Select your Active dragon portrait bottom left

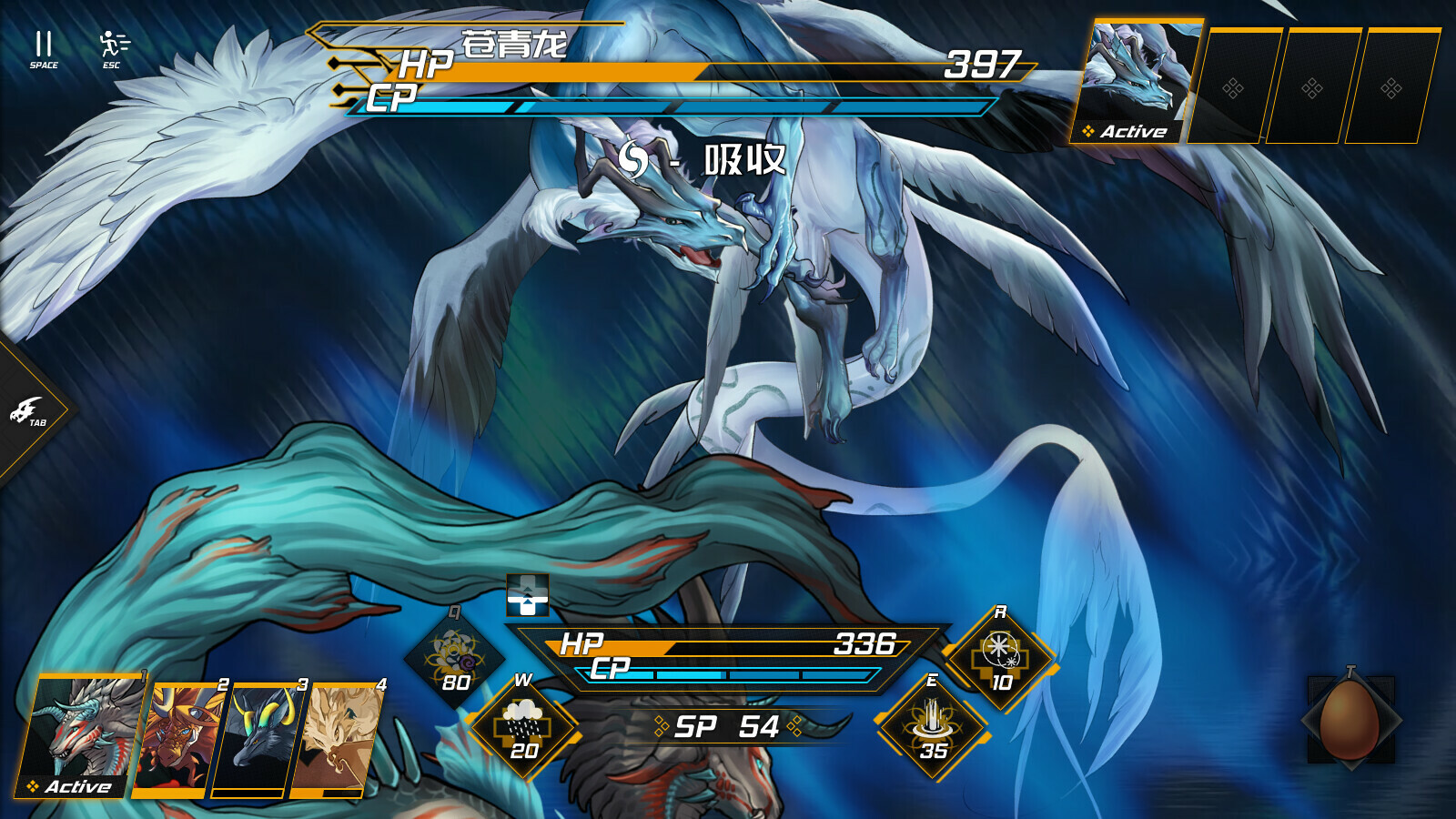click(x=82, y=733)
